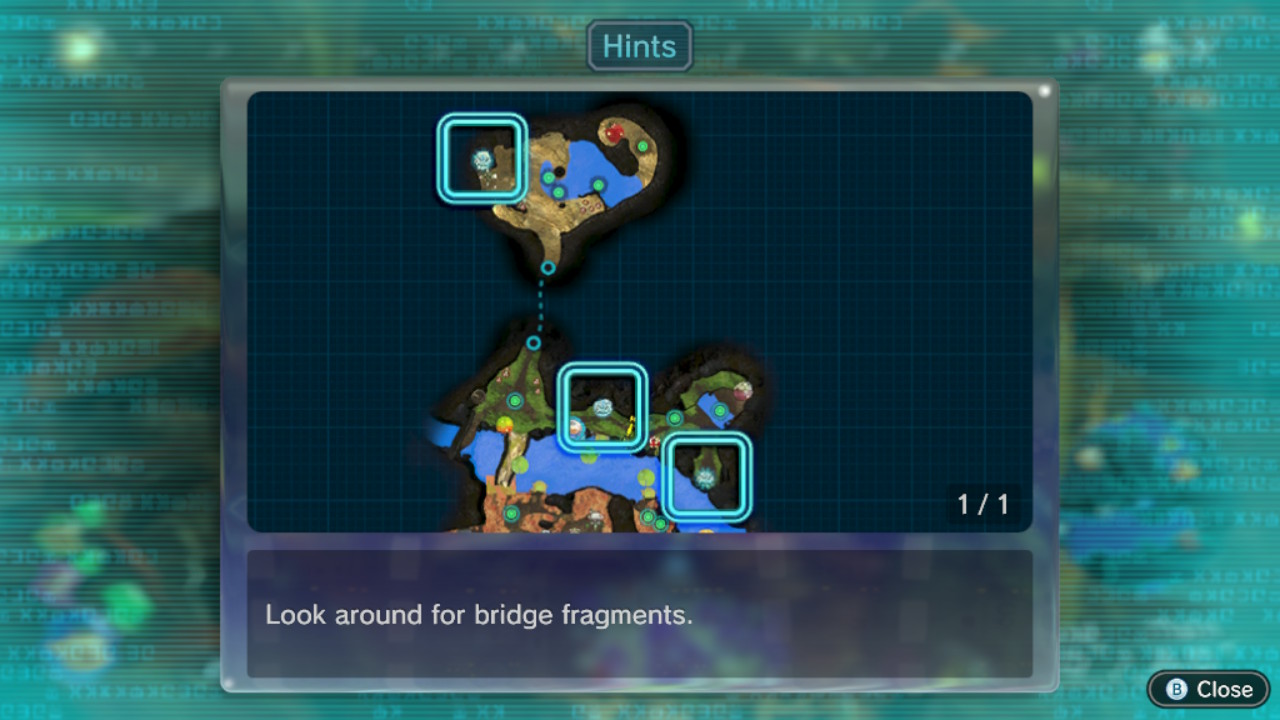This screenshot has height=720, width=1280.
Task: Select the highlighted fragment marker on the sandy island
Action: 482,159
